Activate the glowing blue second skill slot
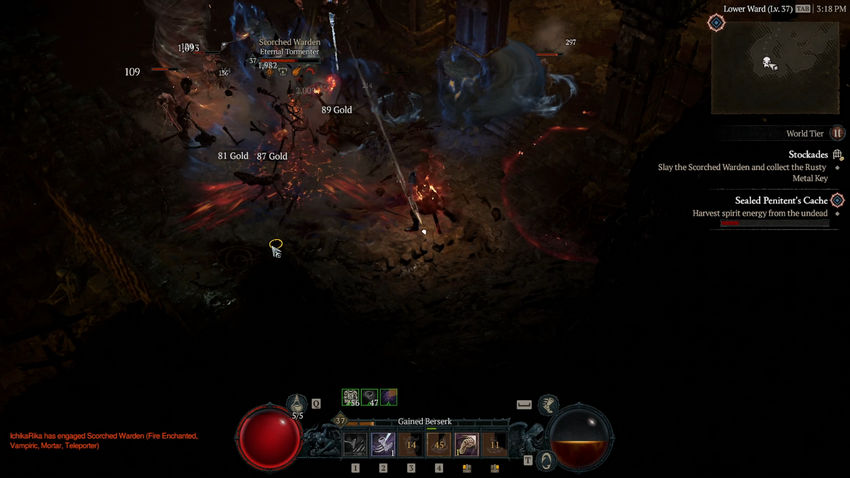Screen dimensions: 850x478 (x=383, y=444)
